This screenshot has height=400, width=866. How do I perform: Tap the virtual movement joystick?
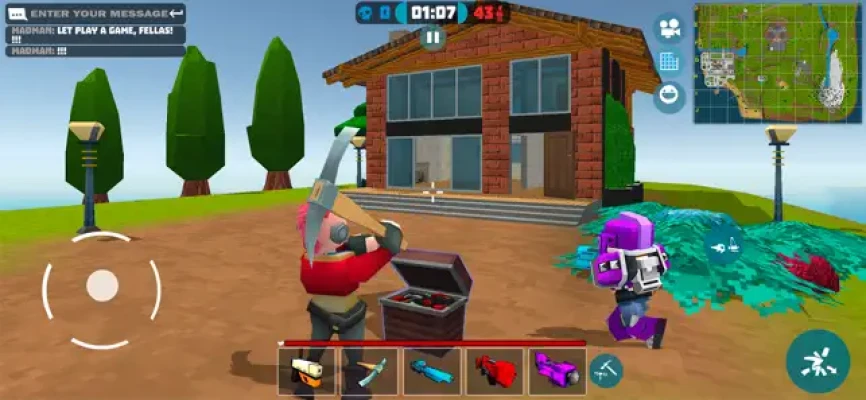102,287
